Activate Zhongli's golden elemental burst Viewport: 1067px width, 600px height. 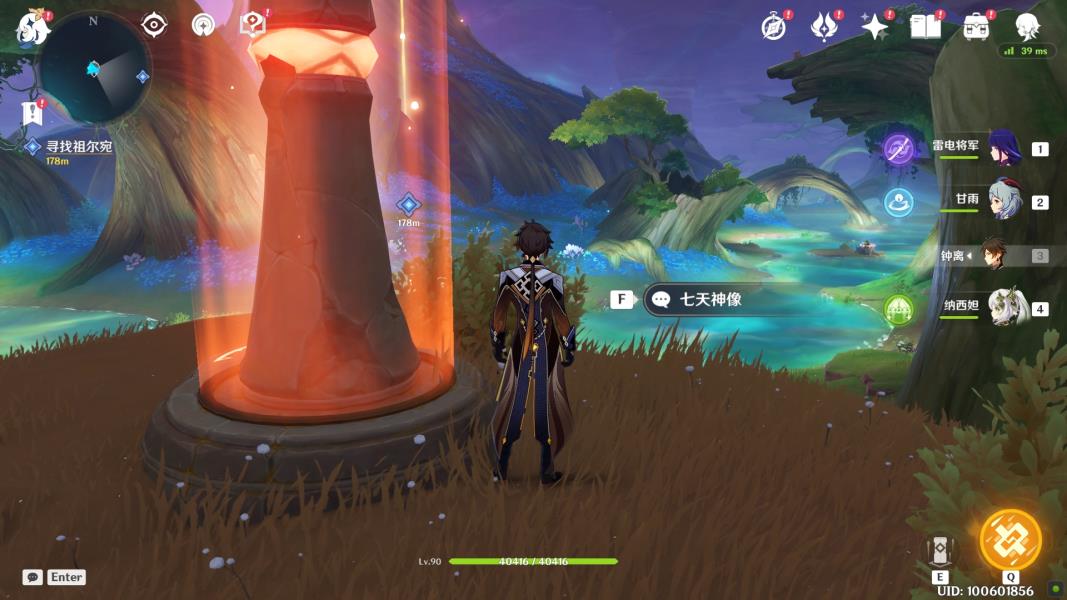coord(1010,541)
